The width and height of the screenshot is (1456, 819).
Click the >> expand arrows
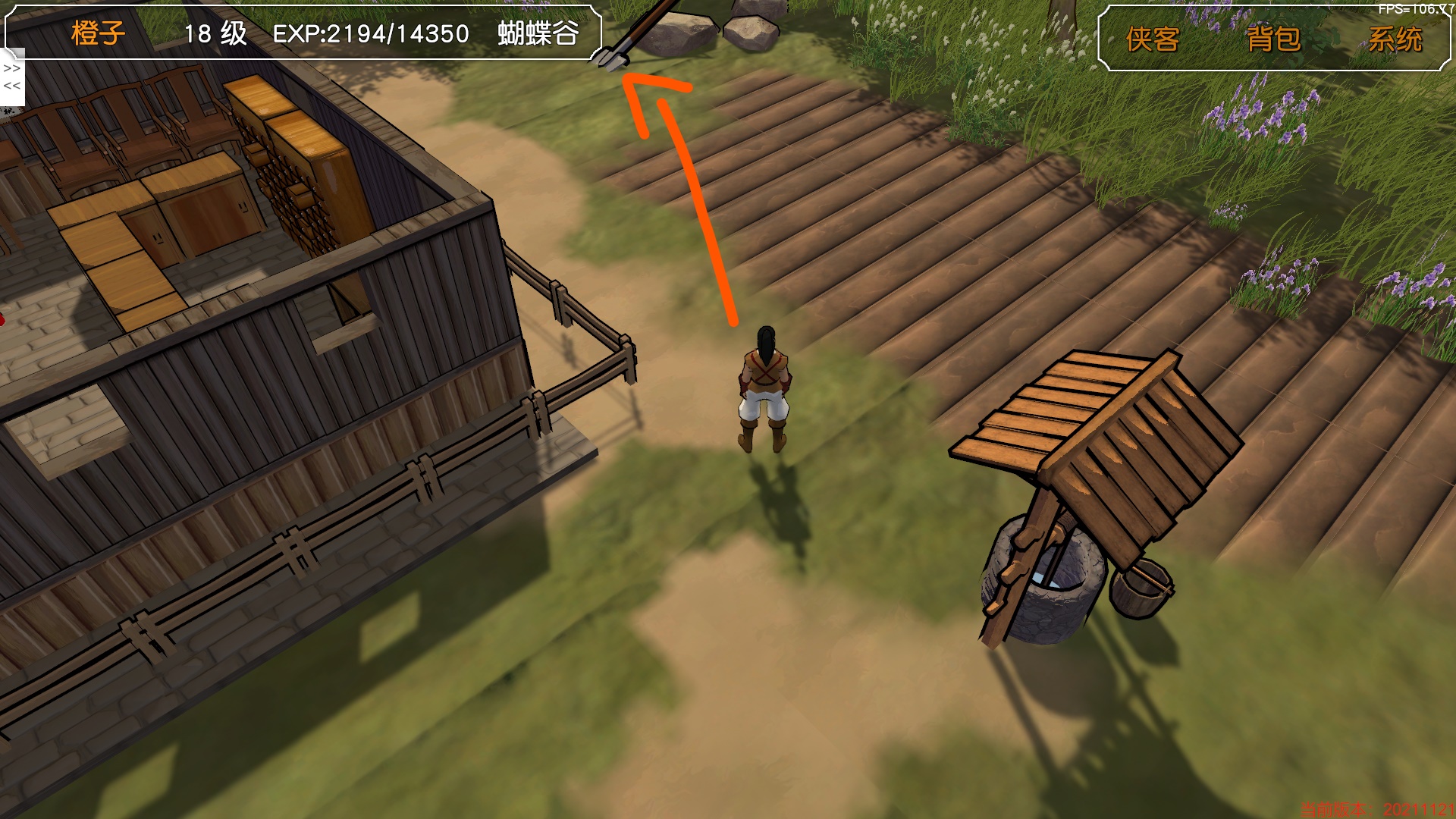12,68
